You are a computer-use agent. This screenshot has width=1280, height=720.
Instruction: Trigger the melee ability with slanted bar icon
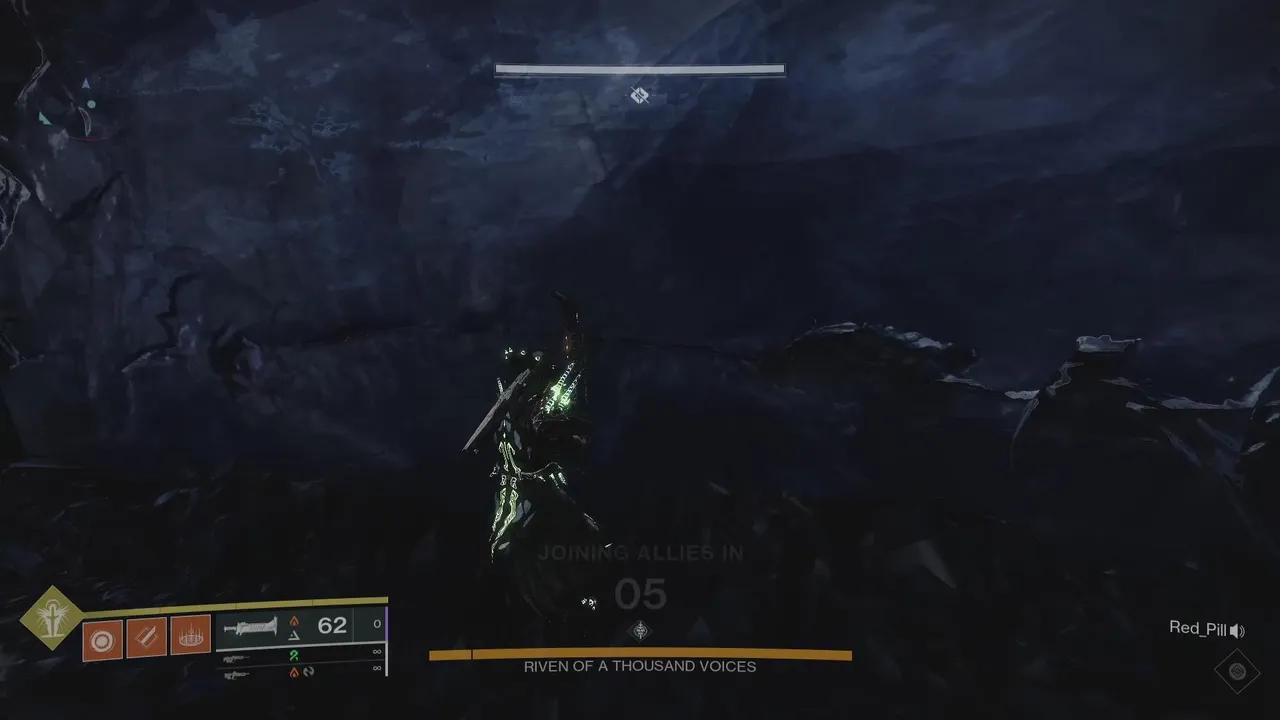[x=146, y=638]
